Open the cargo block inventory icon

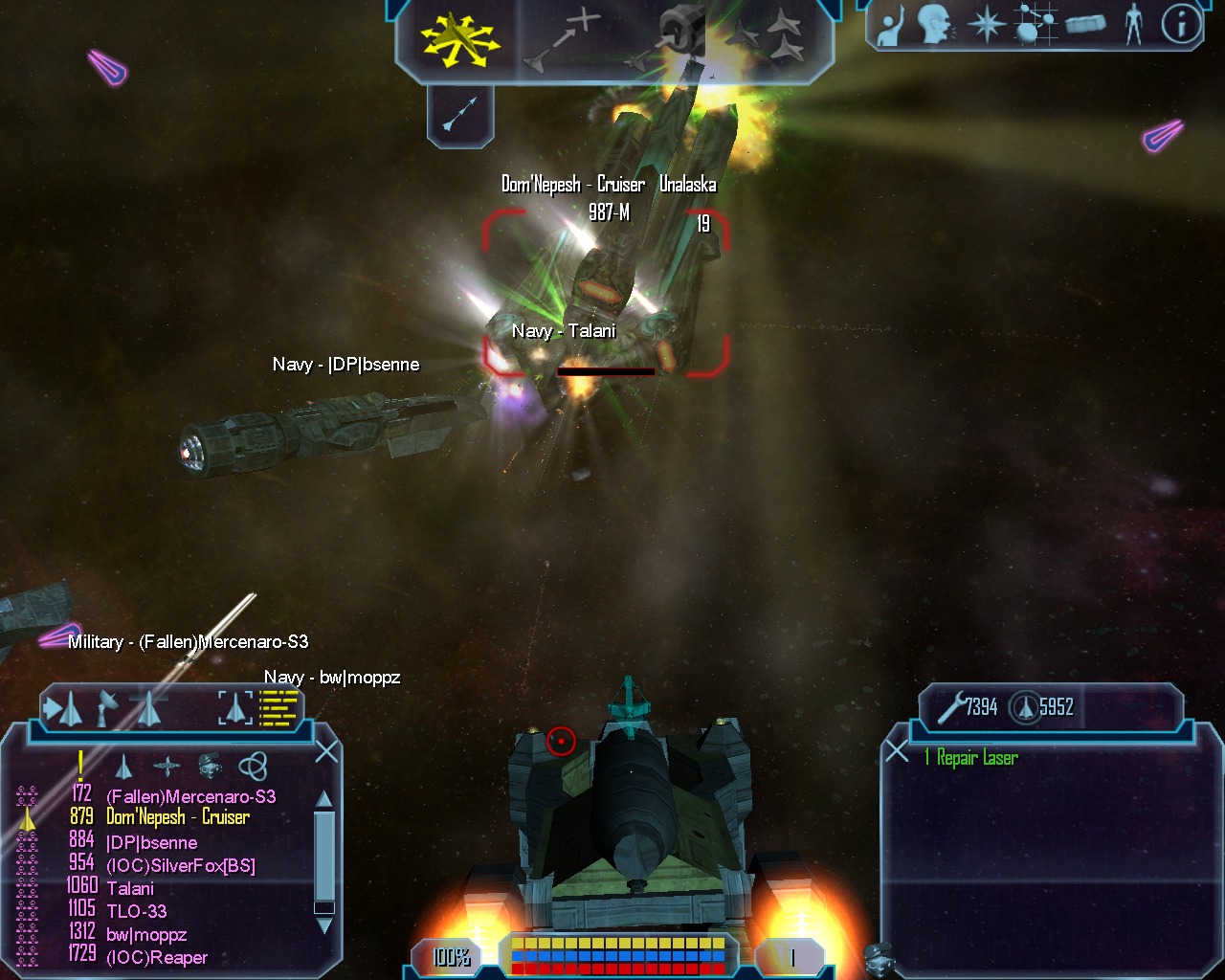[x=1085, y=26]
